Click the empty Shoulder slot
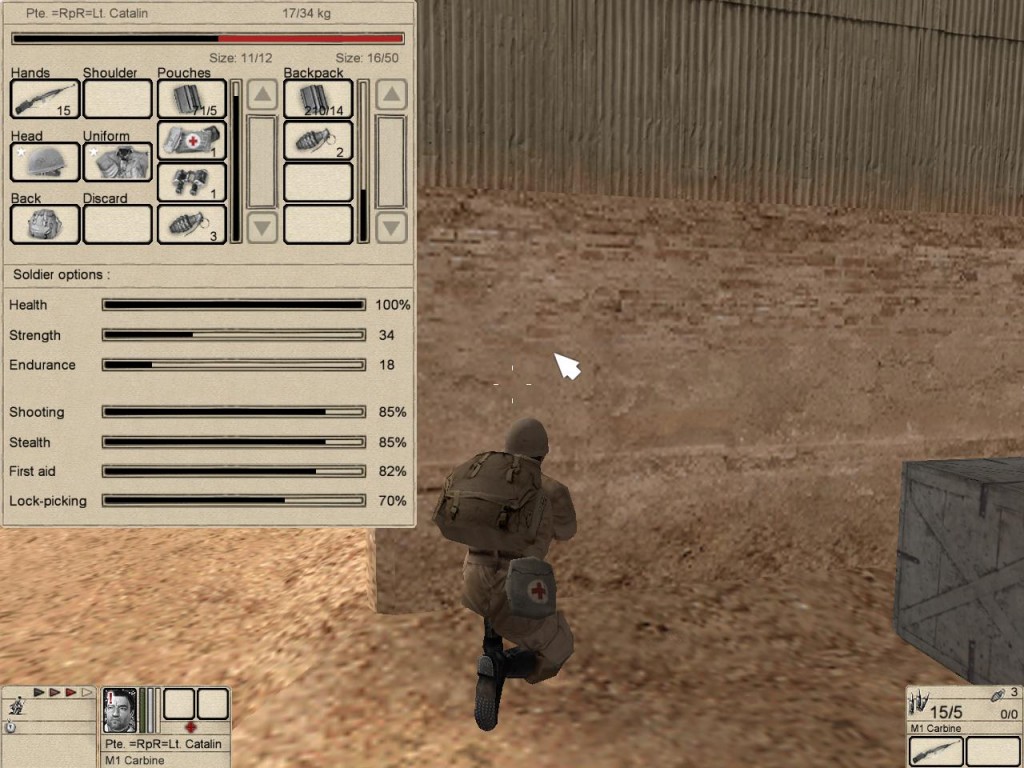Viewport: 1024px width, 768px height. 117,99
